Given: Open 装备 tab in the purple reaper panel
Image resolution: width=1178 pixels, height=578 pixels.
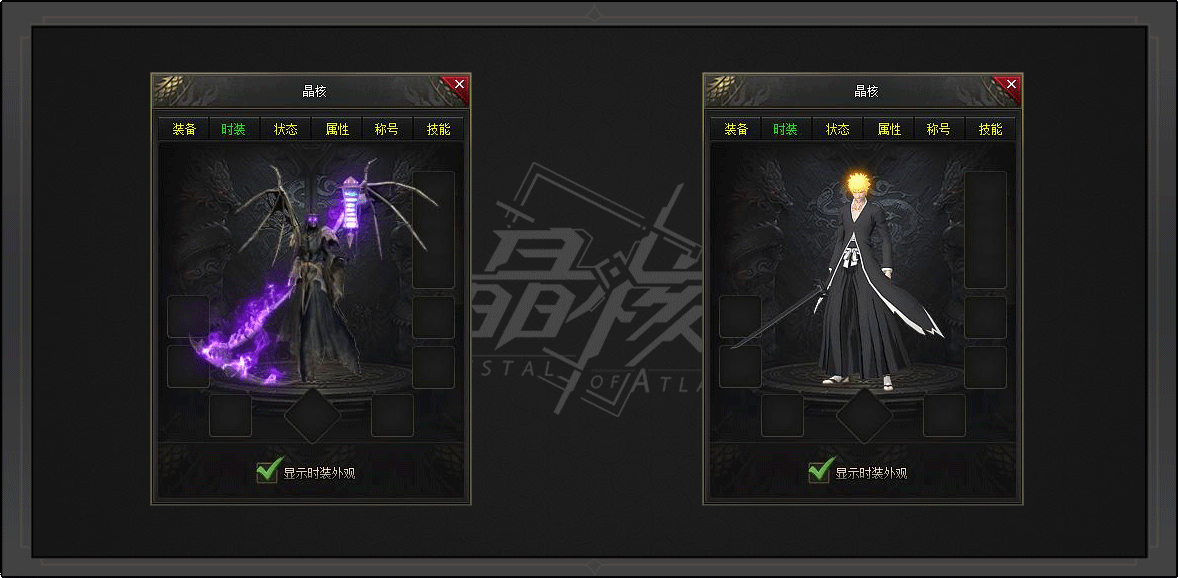Looking at the screenshot, I should coord(184,130).
